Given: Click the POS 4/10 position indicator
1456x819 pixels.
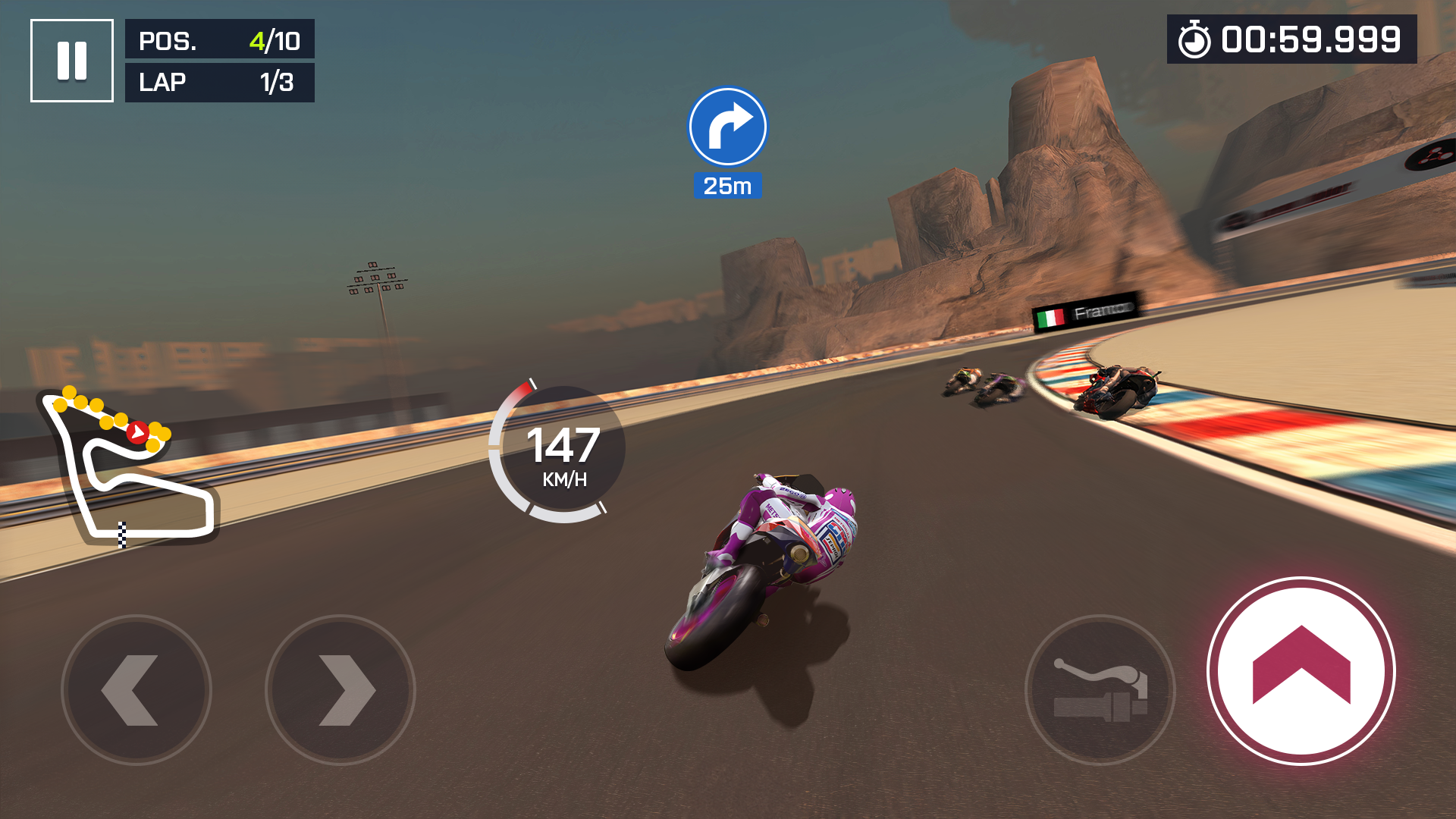Looking at the screenshot, I should (x=219, y=40).
